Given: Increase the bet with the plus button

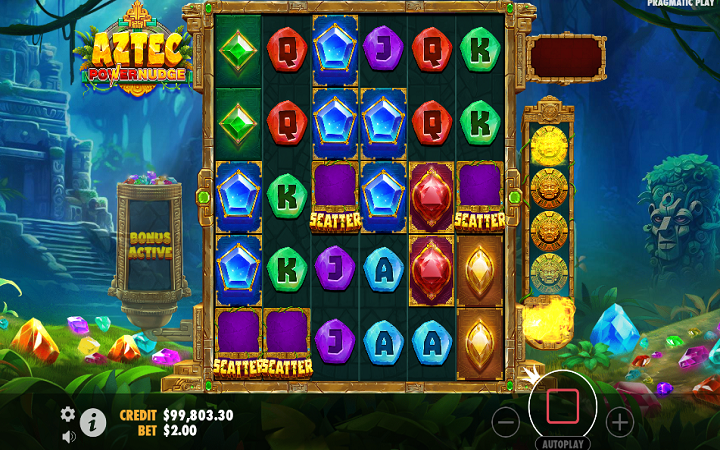Looking at the screenshot, I should pos(620,422).
